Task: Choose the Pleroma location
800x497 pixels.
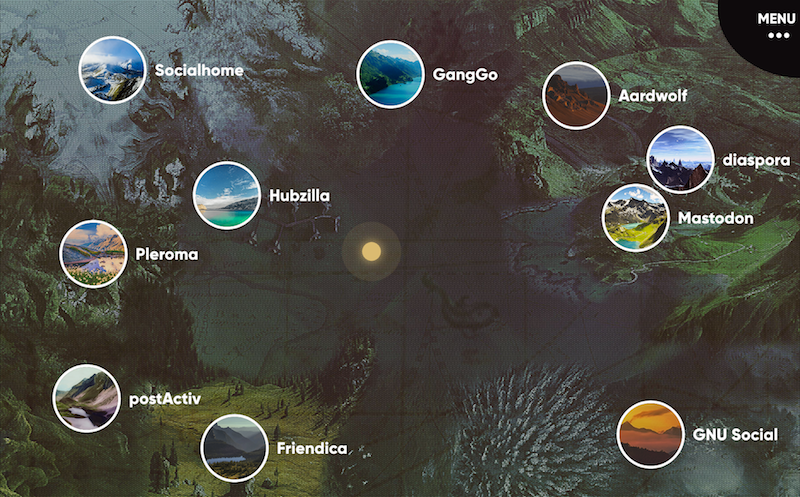Action: 93,254
